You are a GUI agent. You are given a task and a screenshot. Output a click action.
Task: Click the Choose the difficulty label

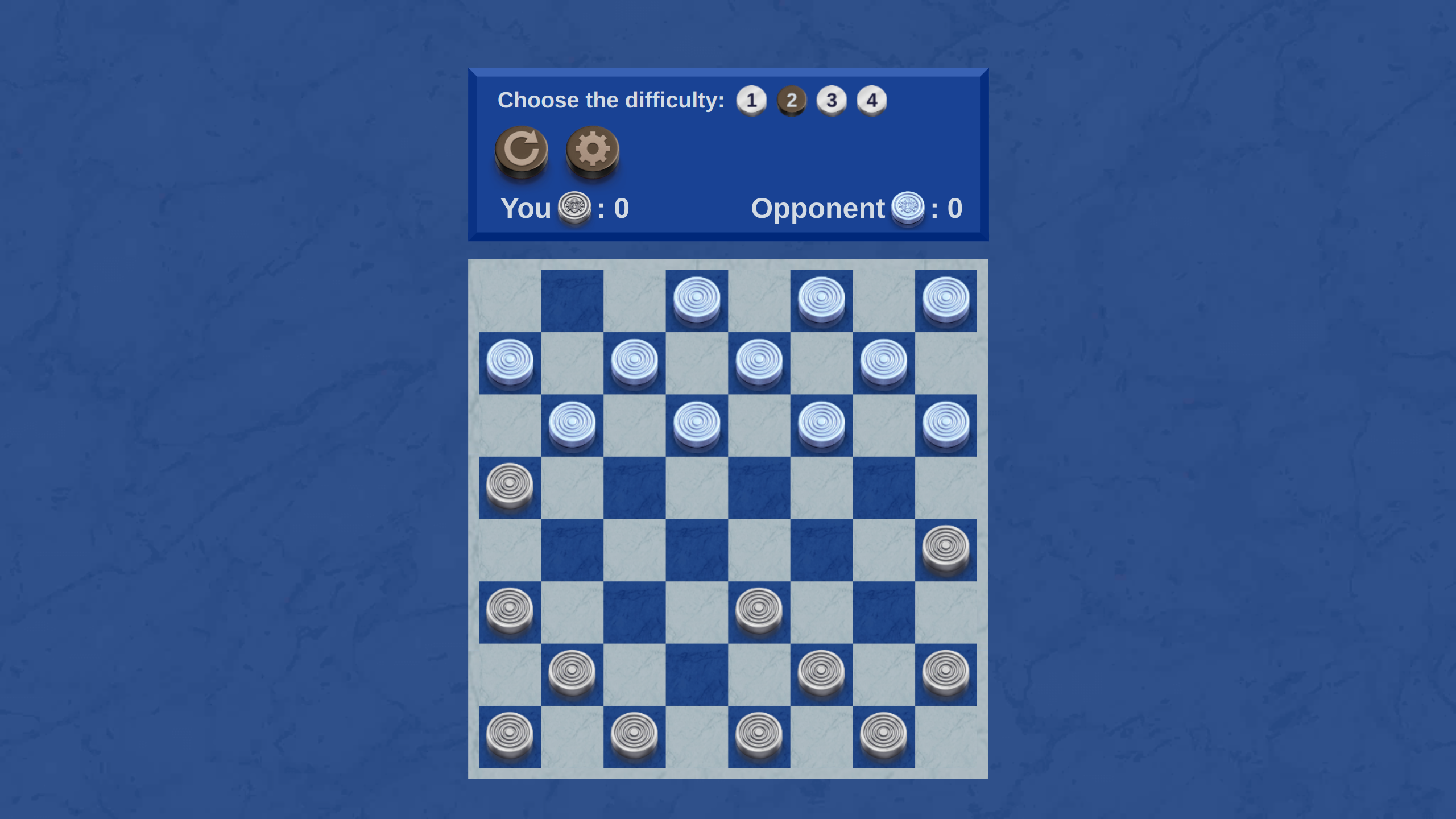611,100
